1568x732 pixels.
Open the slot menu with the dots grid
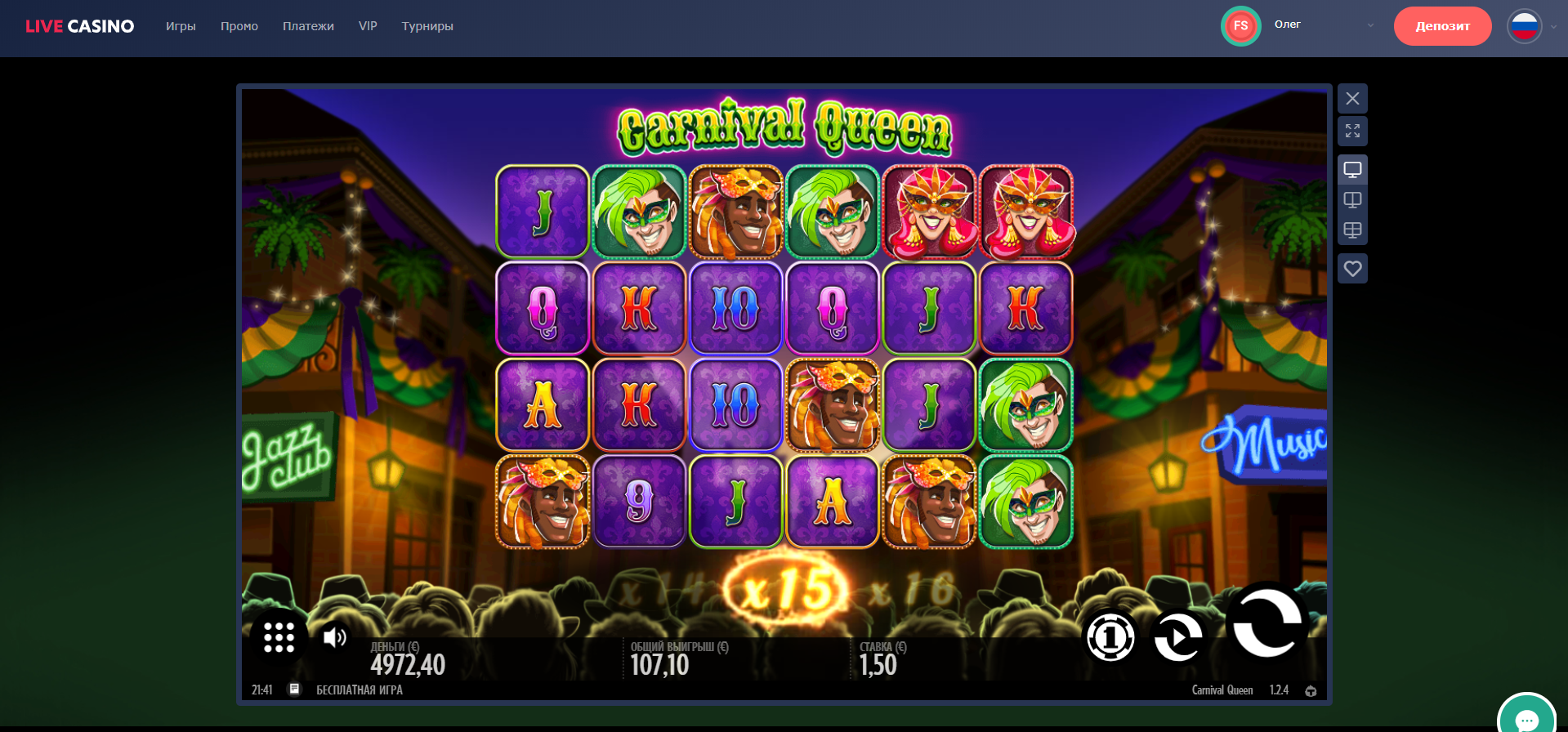pyautogui.click(x=279, y=637)
